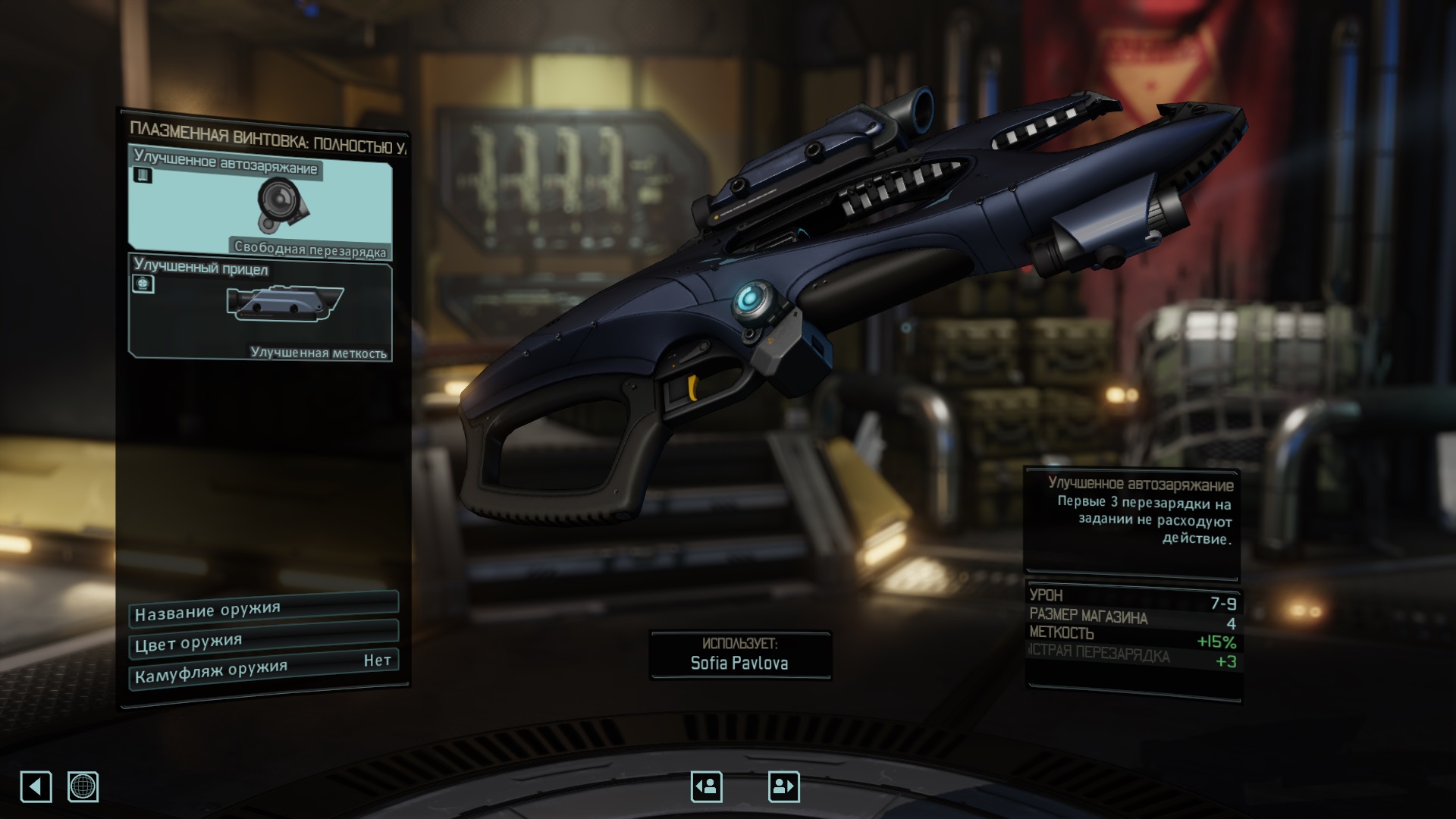
Task: Open the Название оружия option
Action: click(263, 608)
